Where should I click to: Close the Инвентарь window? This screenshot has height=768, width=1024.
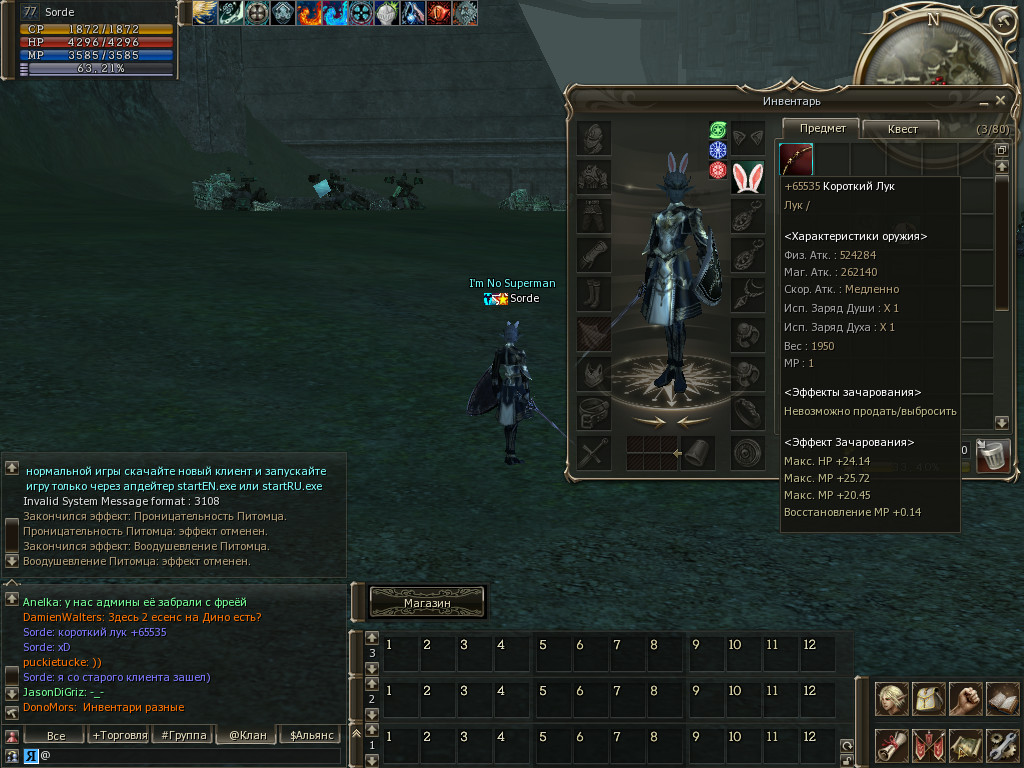point(1000,100)
